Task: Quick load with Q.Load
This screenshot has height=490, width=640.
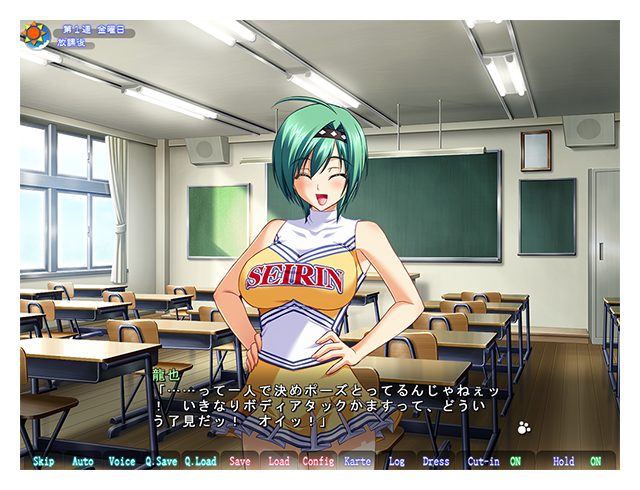Action: (x=200, y=461)
